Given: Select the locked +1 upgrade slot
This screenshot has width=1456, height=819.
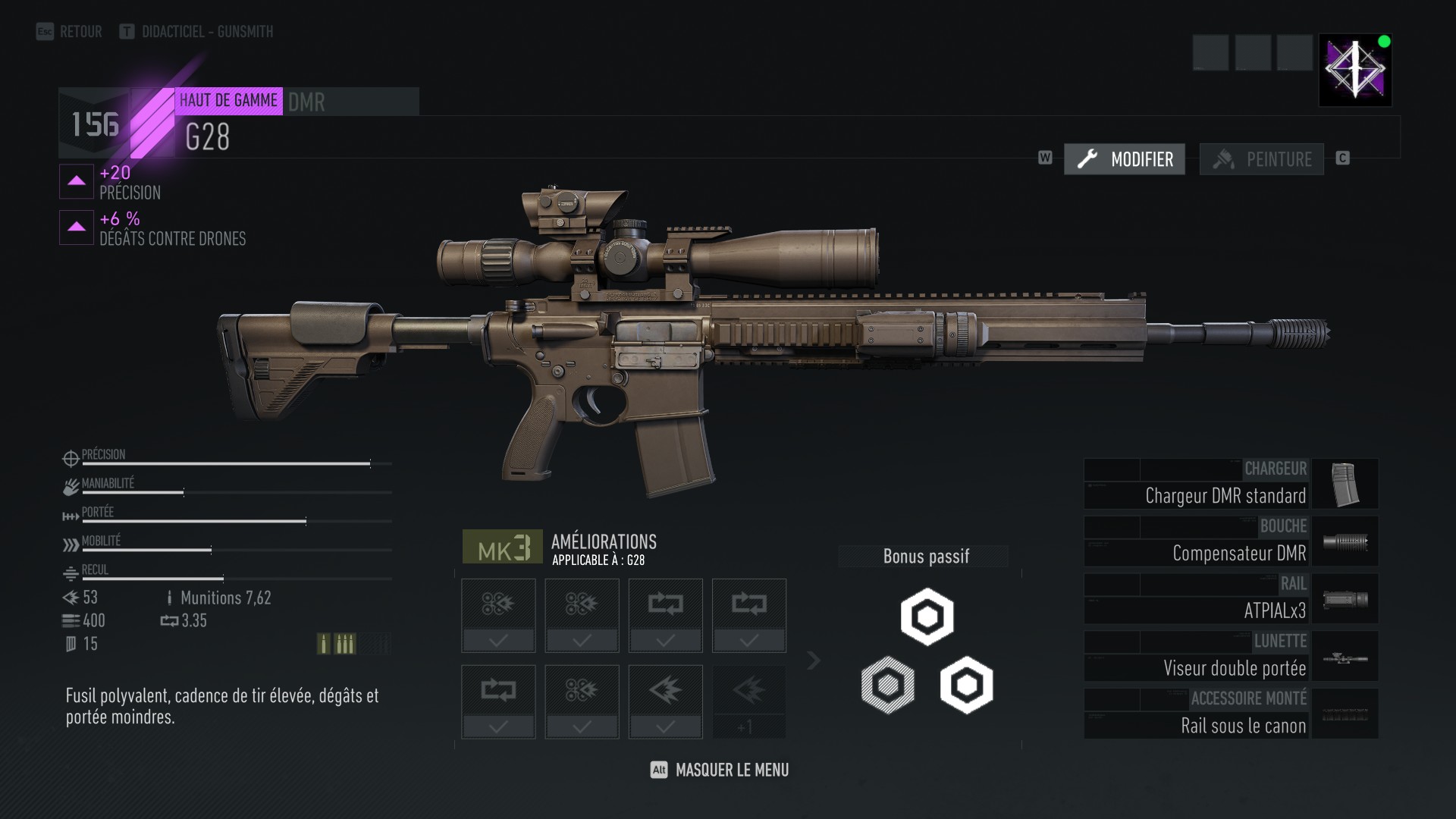Looking at the screenshot, I should click(748, 701).
